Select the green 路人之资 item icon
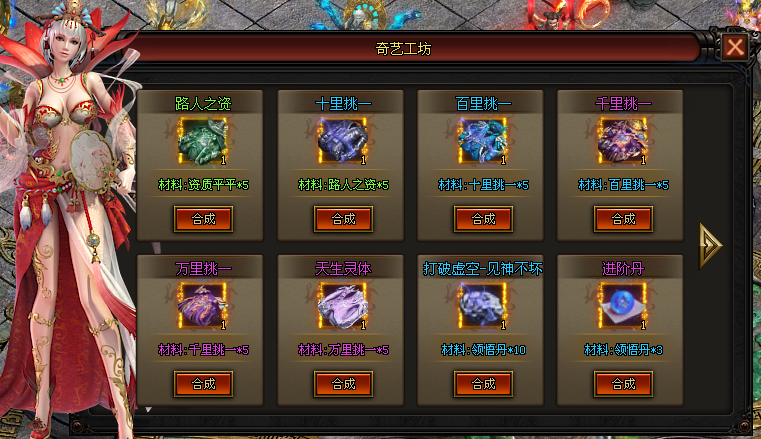This screenshot has width=761, height=439. pos(203,142)
